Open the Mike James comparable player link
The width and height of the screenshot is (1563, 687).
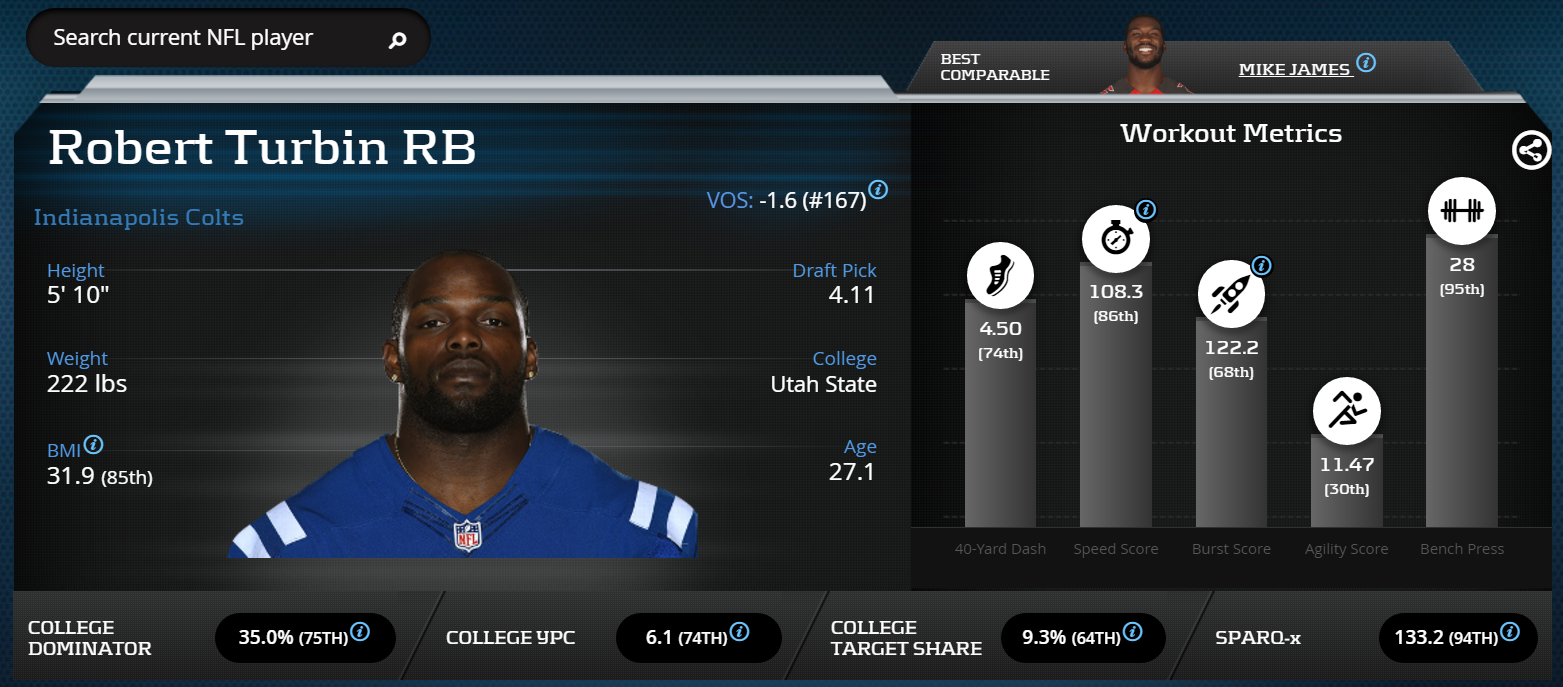click(1295, 69)
